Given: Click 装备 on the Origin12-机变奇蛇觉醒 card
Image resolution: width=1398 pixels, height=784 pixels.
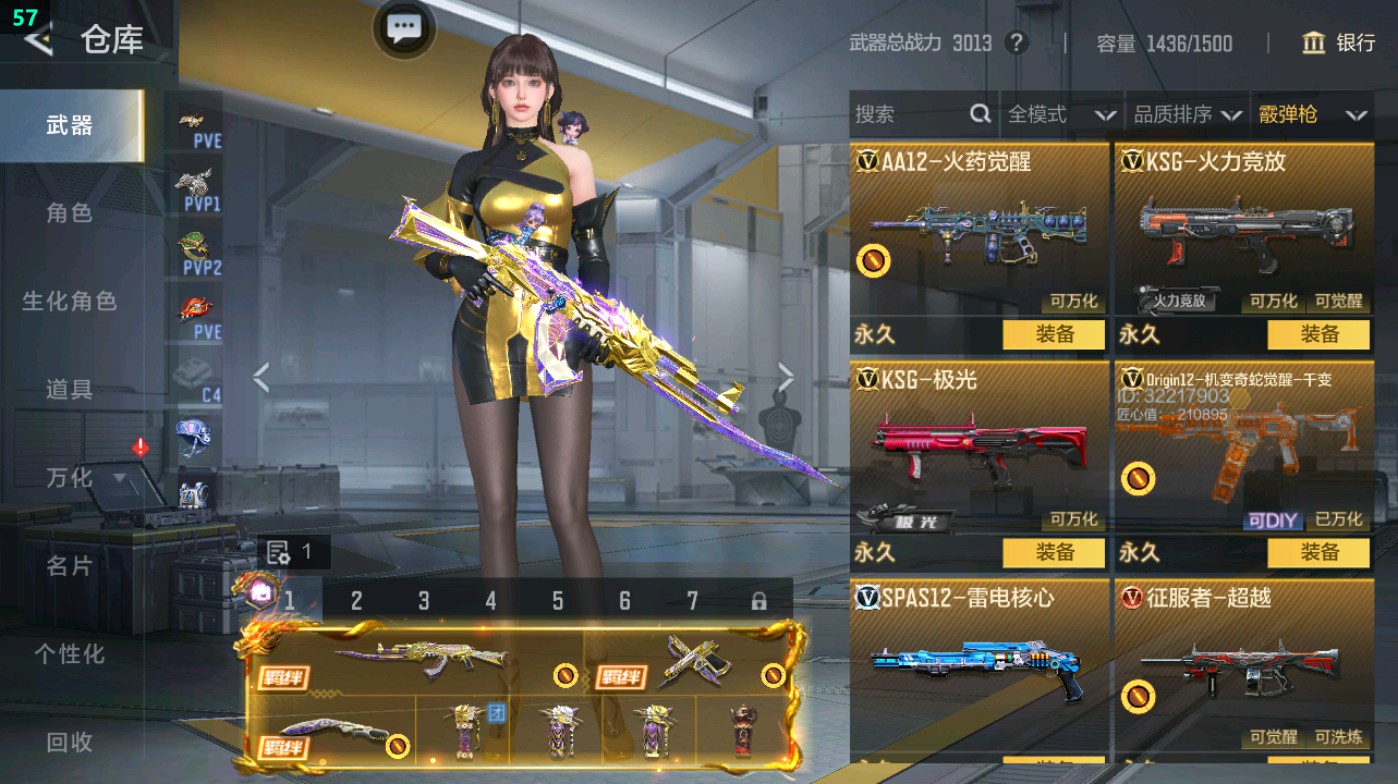Looking at the screenshot, I should [1320, 552].
